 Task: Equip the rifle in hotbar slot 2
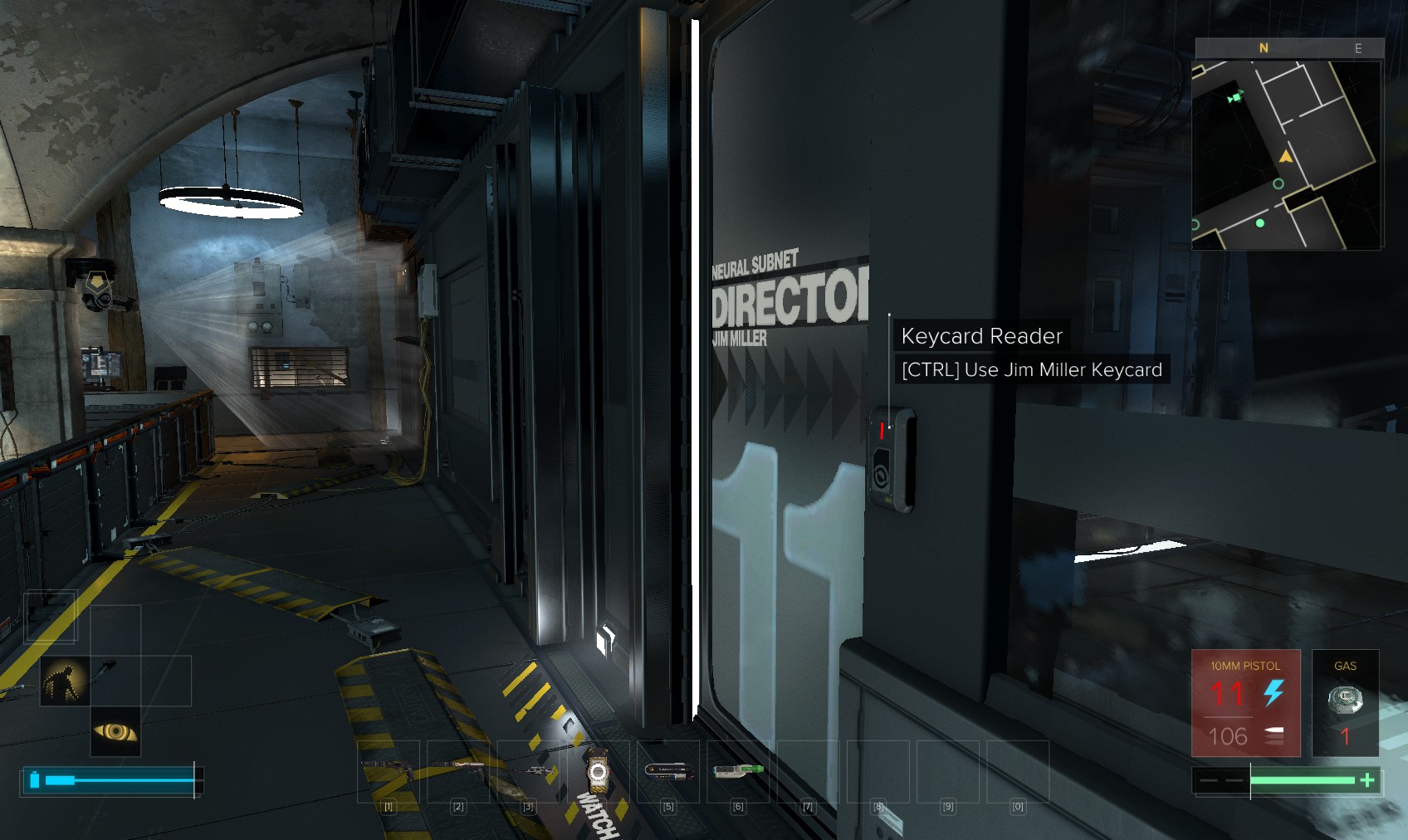(458, 771)
